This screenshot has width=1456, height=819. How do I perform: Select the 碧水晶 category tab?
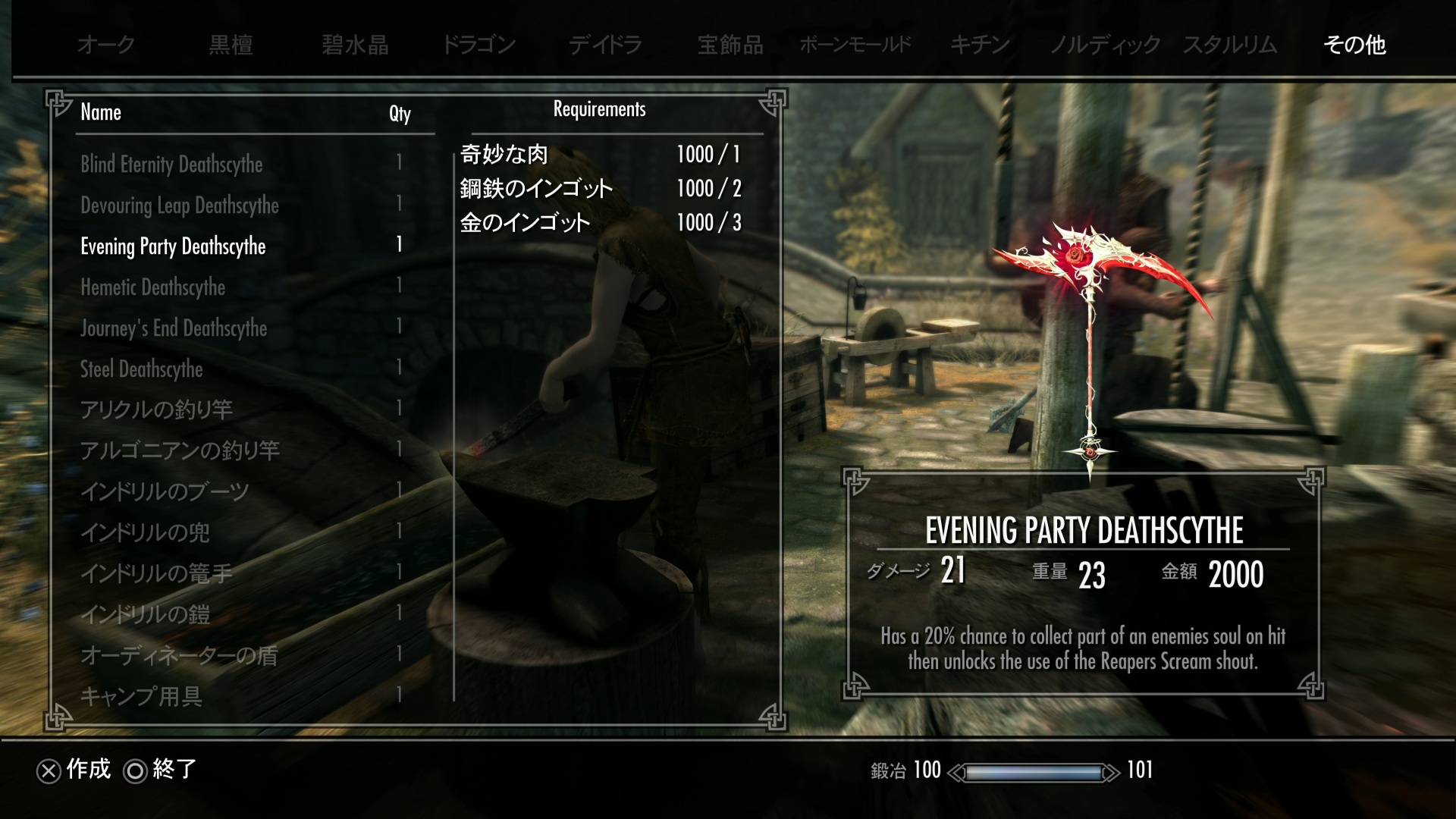click(x=355, y=45)
